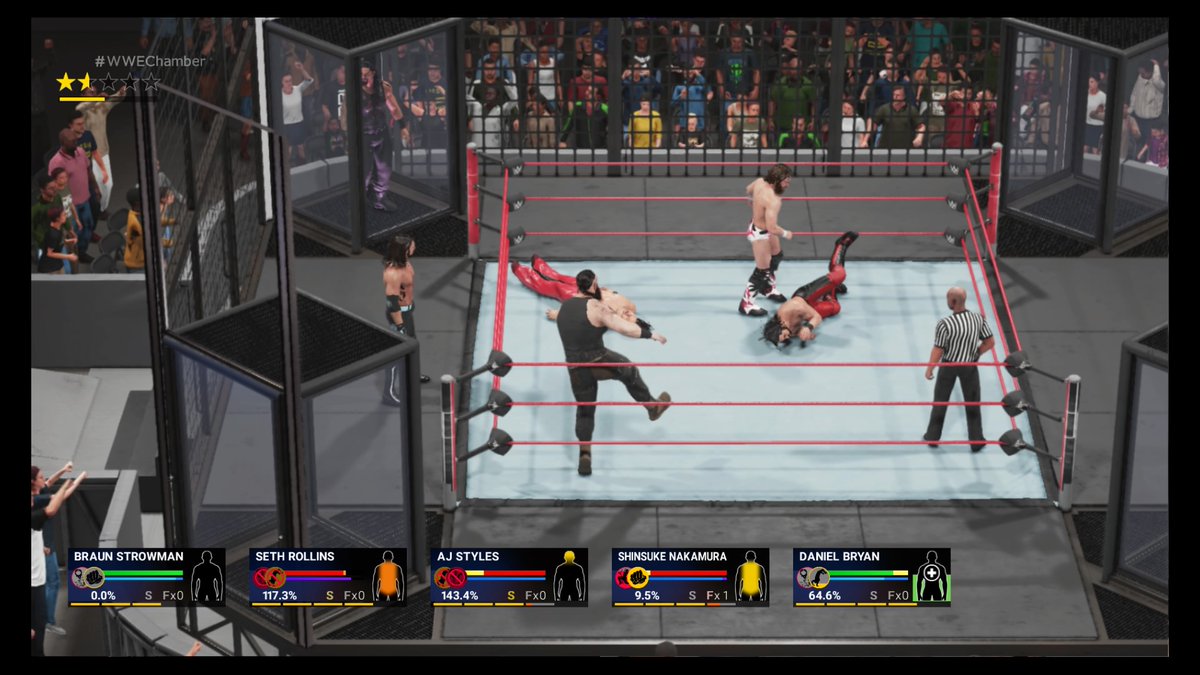Click the #WWEChamber hashtag watermark

click(150, 61)
